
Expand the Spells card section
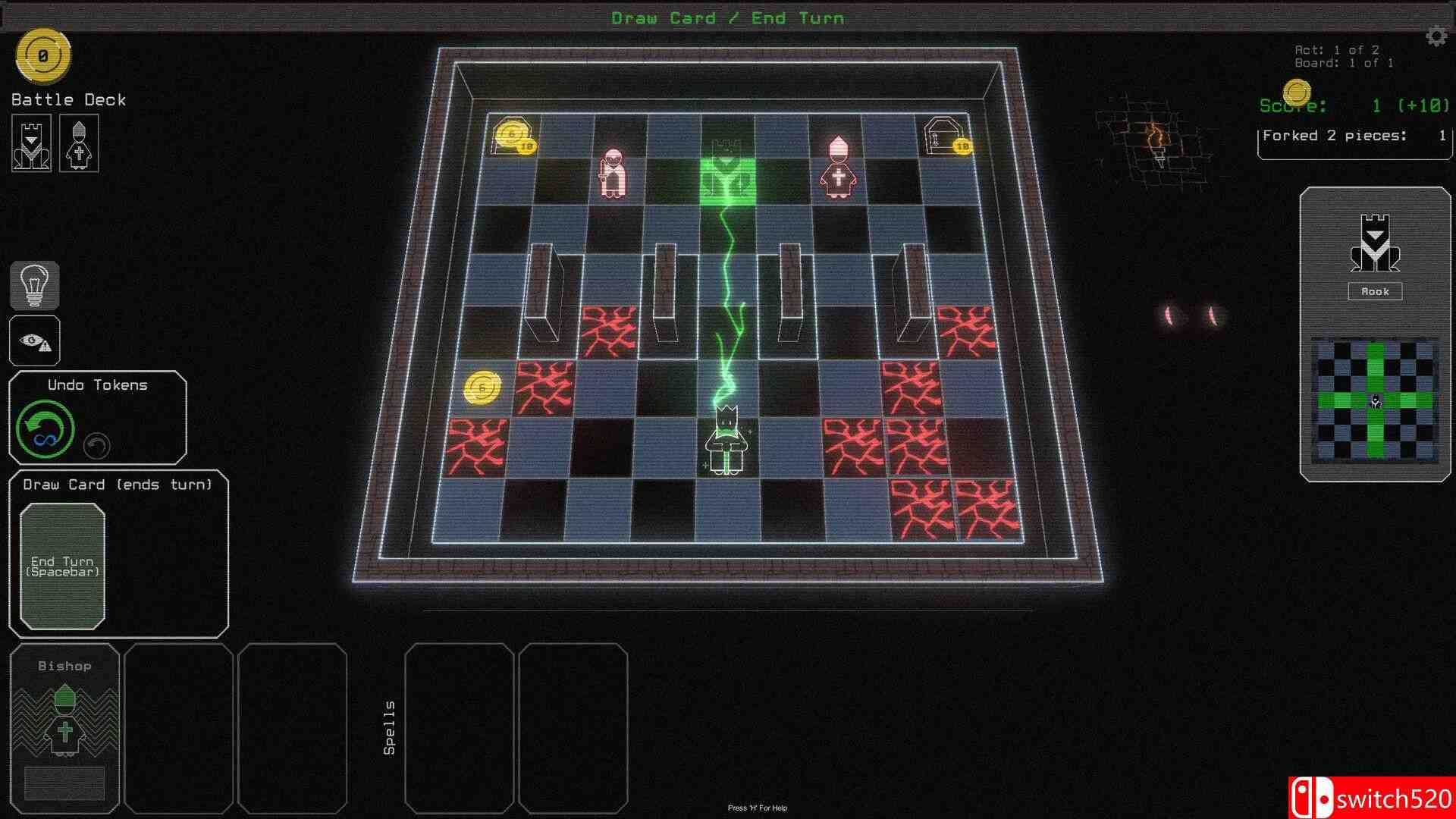point(391,726)
